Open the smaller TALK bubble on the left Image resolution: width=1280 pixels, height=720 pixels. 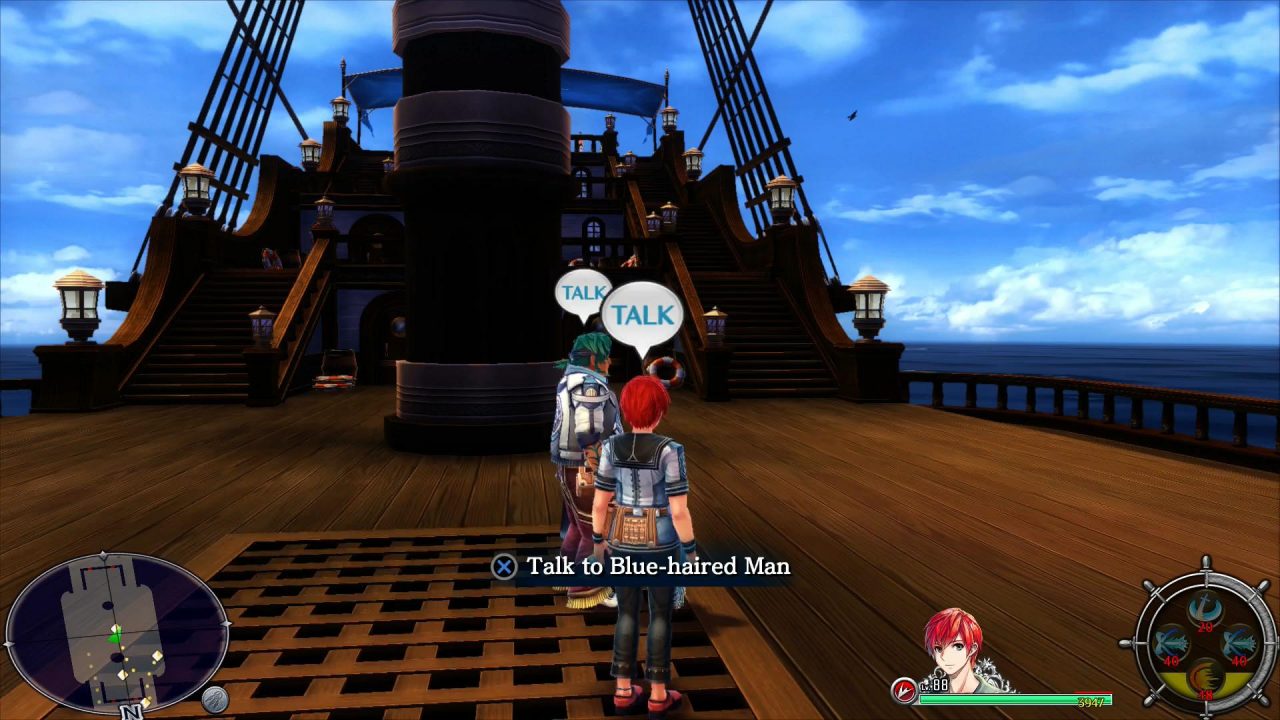(581, 293)
